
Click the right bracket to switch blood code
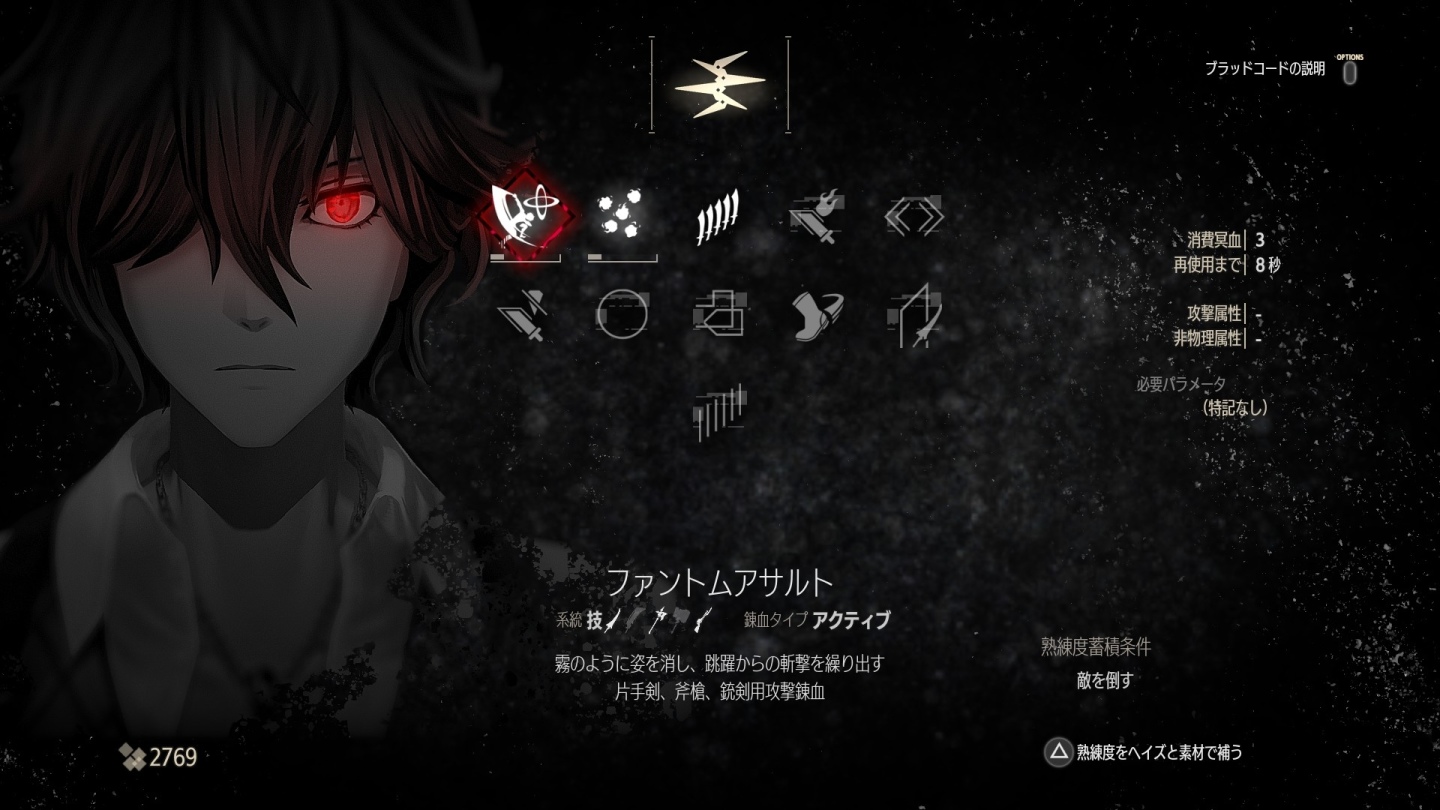point(788,85)
